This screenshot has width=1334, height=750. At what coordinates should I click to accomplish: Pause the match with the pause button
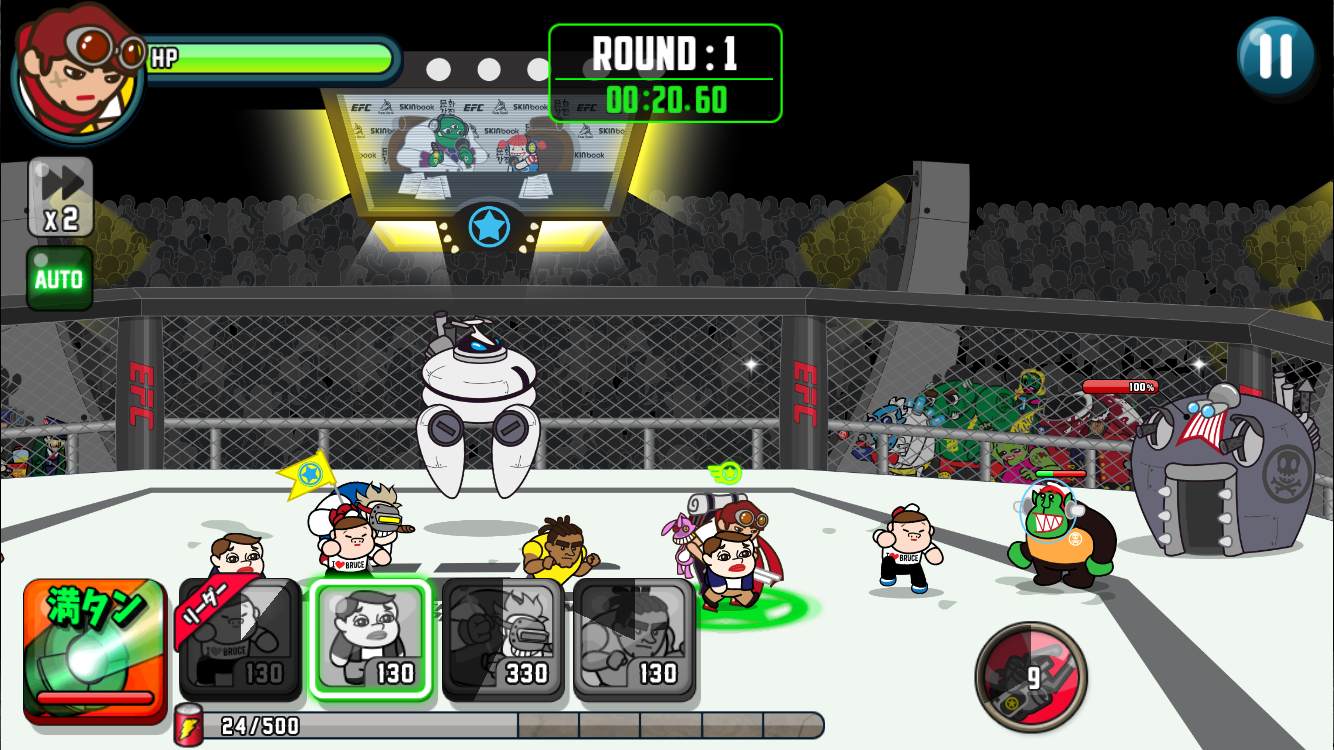click(x=1275, y=56)
